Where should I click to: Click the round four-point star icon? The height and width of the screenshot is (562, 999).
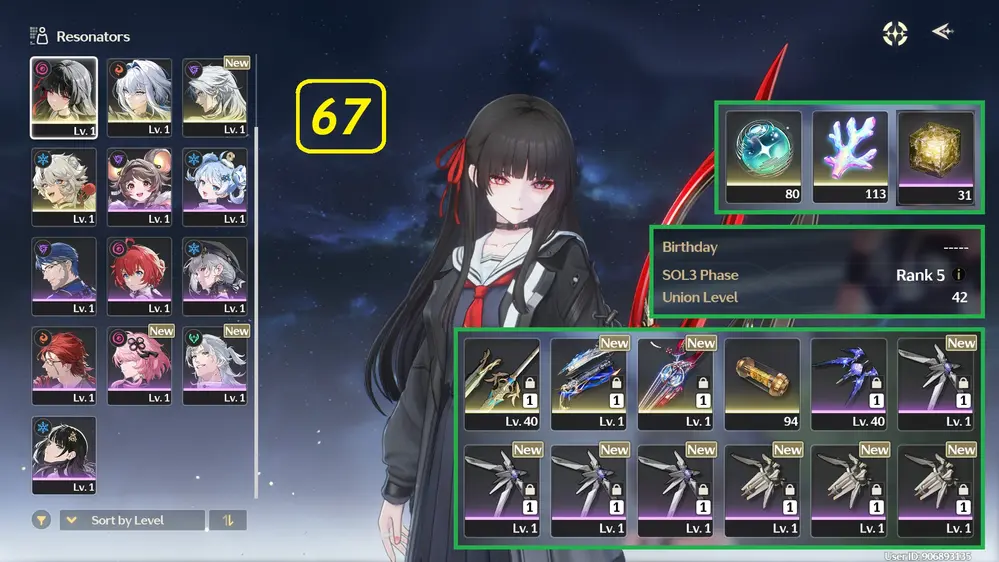895,34
